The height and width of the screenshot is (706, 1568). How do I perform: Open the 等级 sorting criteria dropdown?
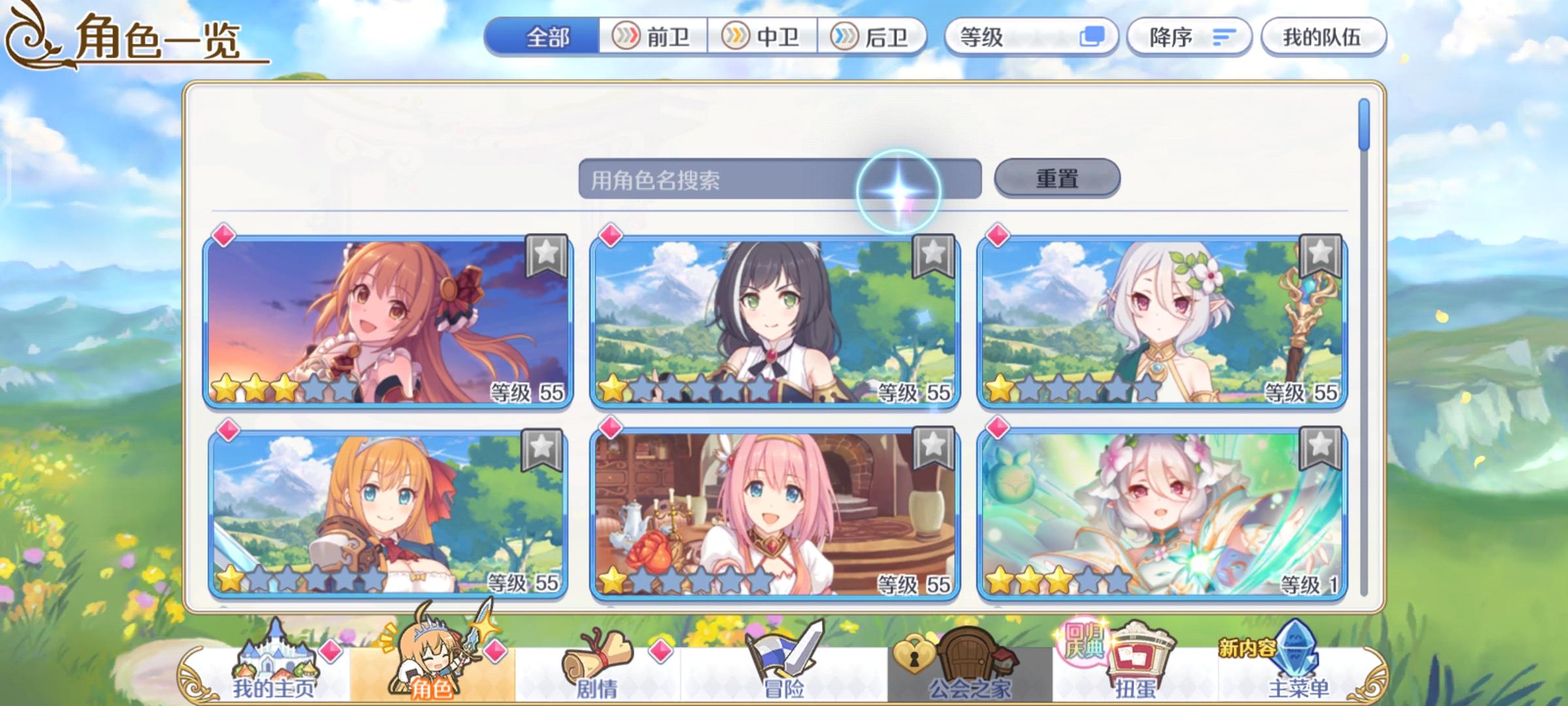[x=1006, y=37]
